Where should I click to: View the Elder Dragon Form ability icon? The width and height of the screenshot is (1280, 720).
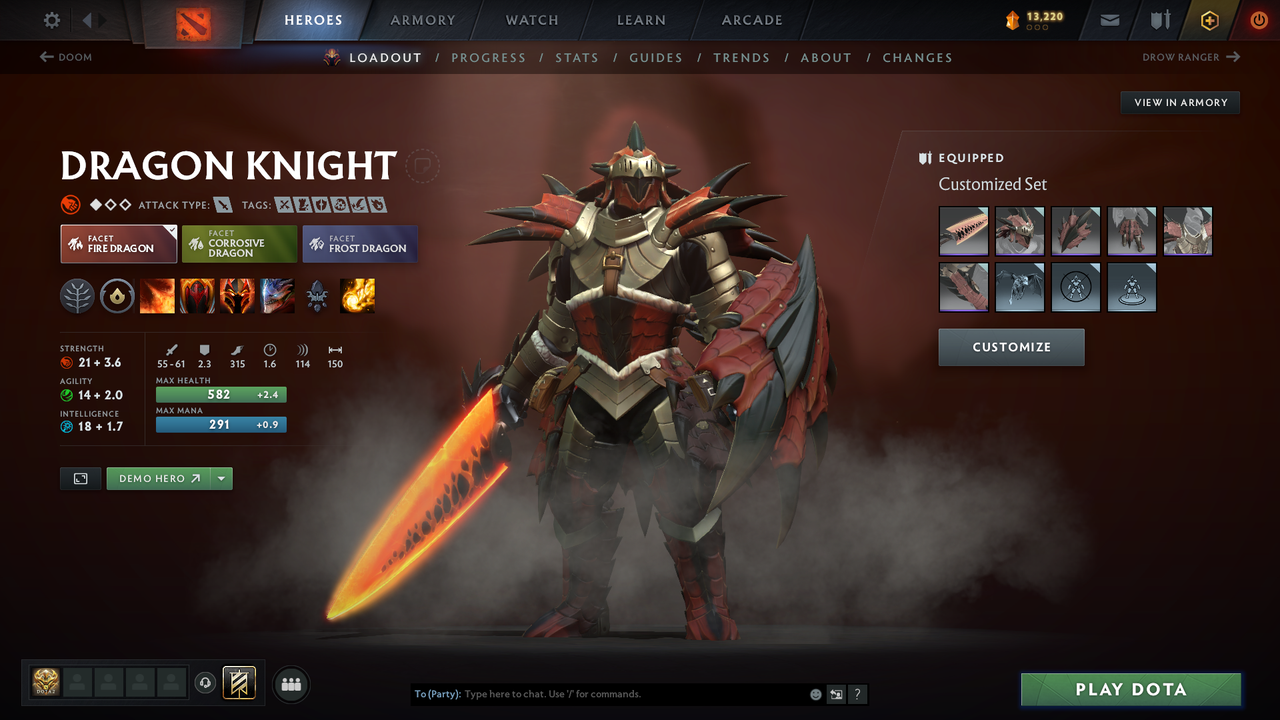pyautogui.click(x=277, y=295)
